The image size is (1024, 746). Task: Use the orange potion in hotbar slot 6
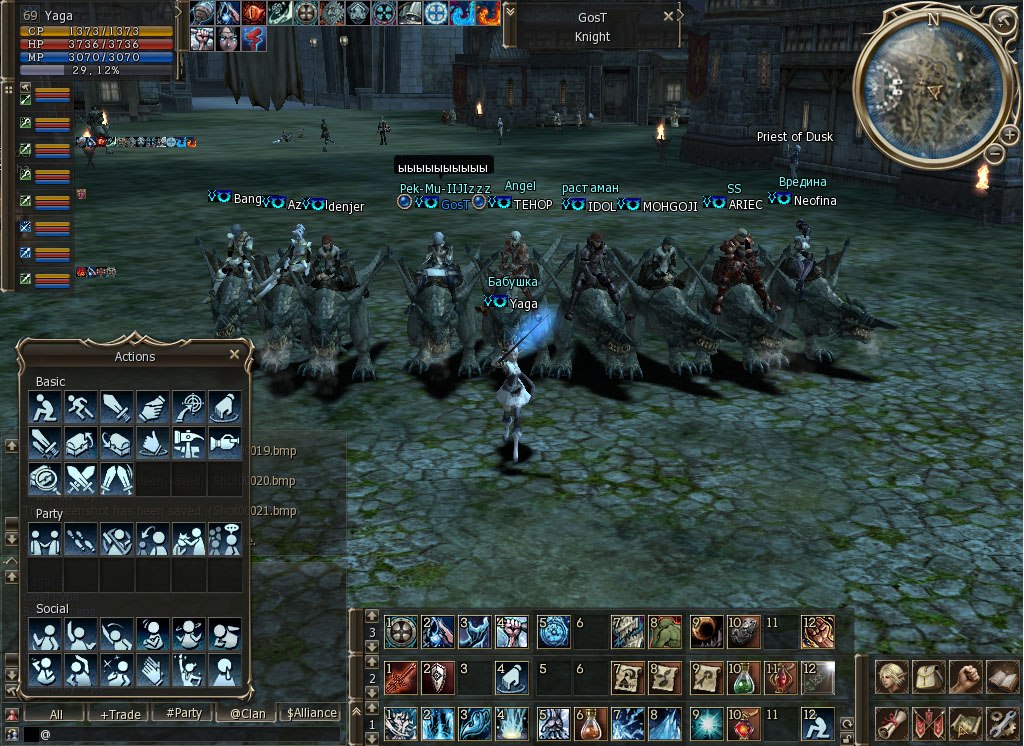pyautogui.click(x=590, y=722)
